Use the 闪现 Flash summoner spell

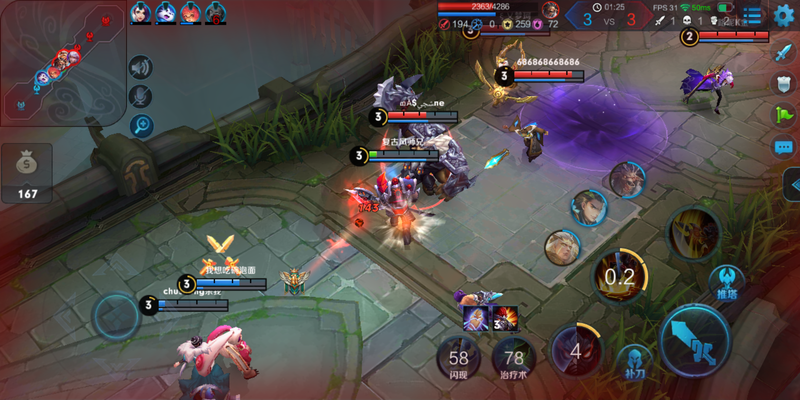[459, 359]
